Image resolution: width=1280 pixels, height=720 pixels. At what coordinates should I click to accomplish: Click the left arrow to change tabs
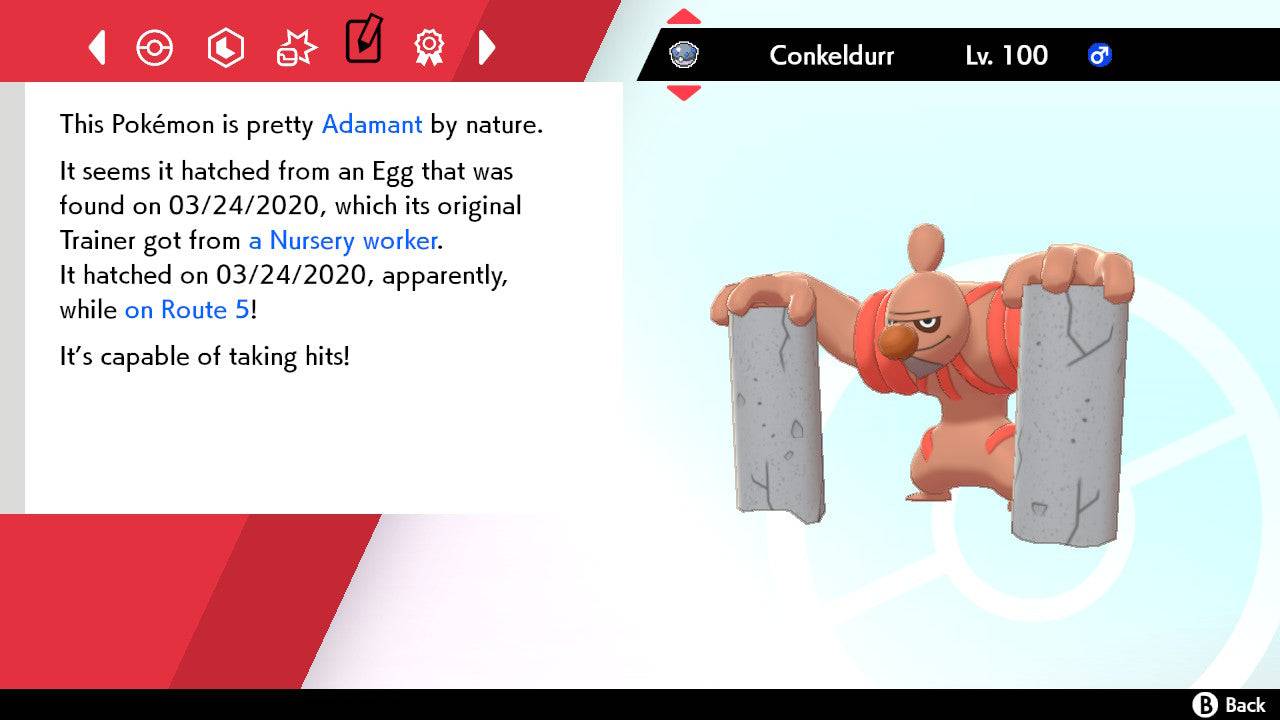click(x=96, y=47)
